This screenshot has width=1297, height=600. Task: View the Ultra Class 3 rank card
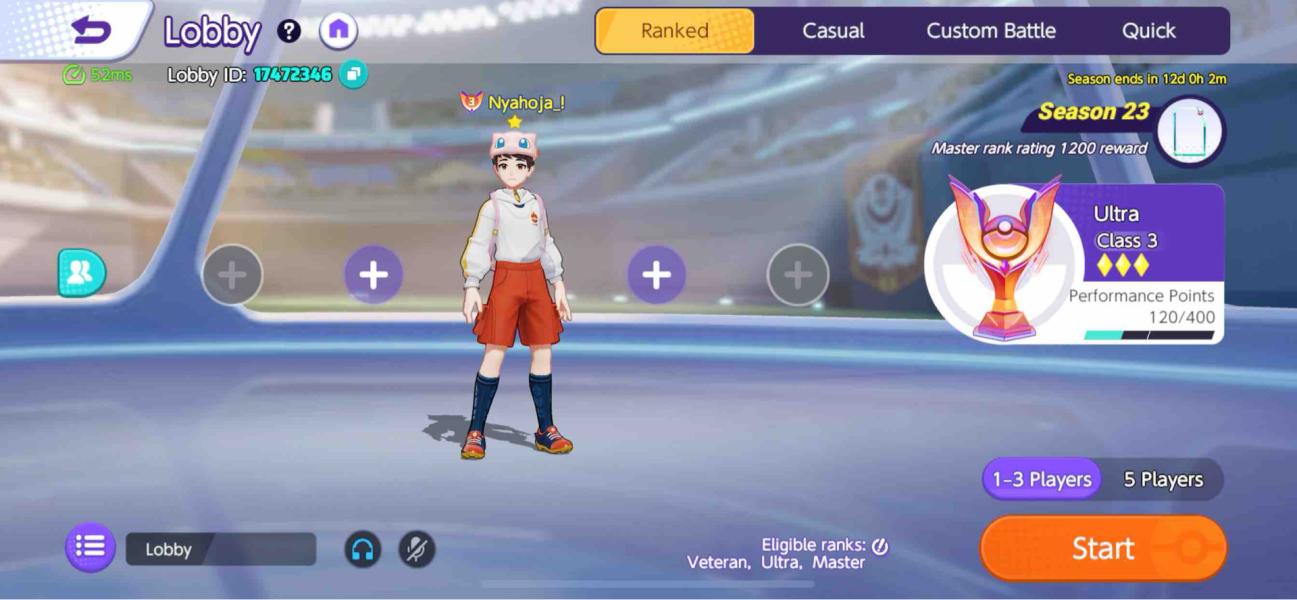(1075, 264)
